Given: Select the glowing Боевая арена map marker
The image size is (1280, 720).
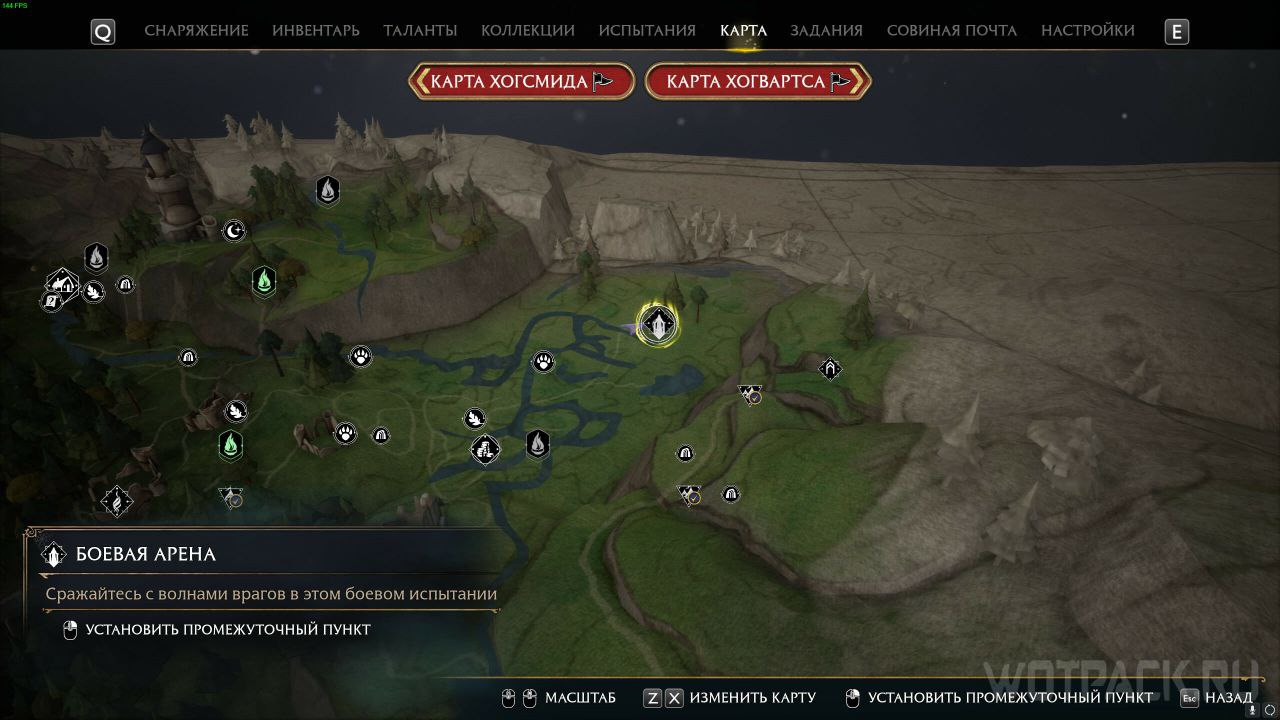Looking at the screenshot, I should tap(657, 324).
